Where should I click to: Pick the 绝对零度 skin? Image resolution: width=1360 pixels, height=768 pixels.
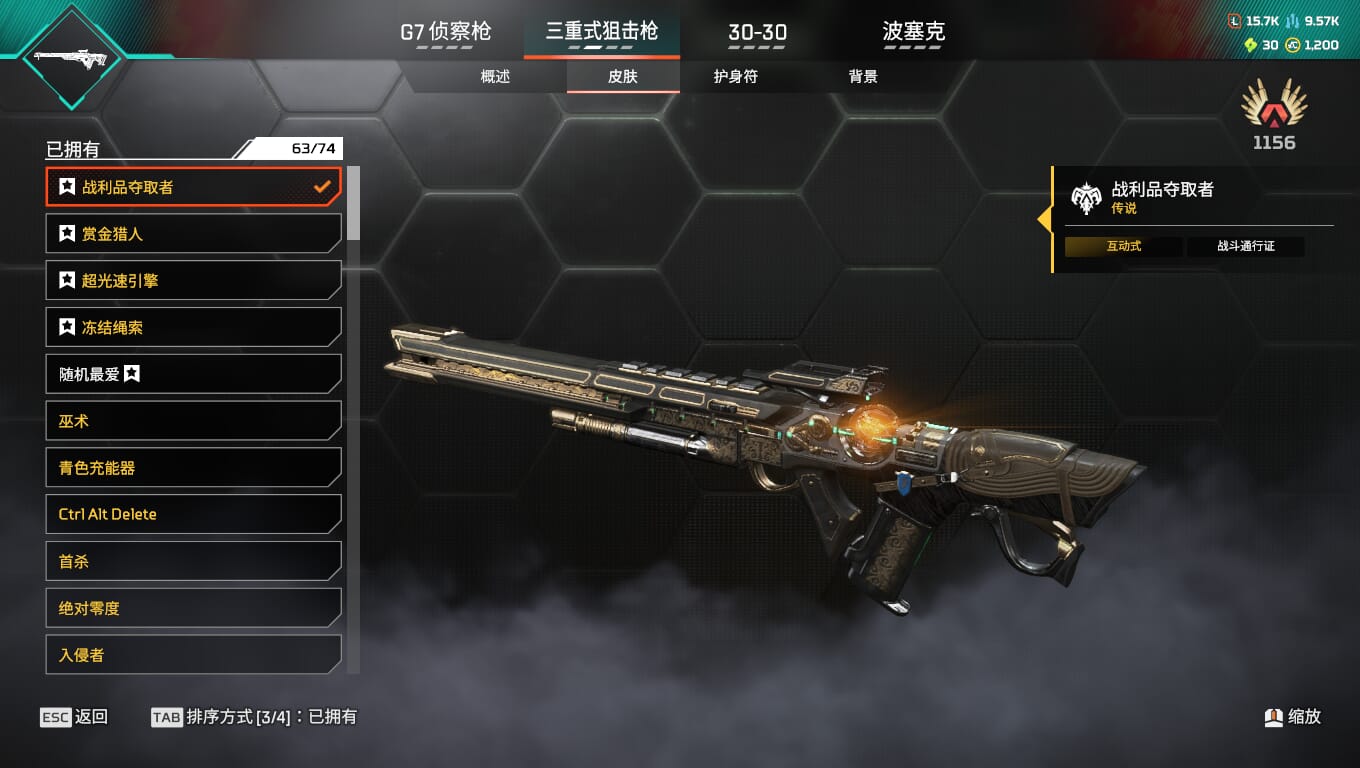tap(193, 608)
